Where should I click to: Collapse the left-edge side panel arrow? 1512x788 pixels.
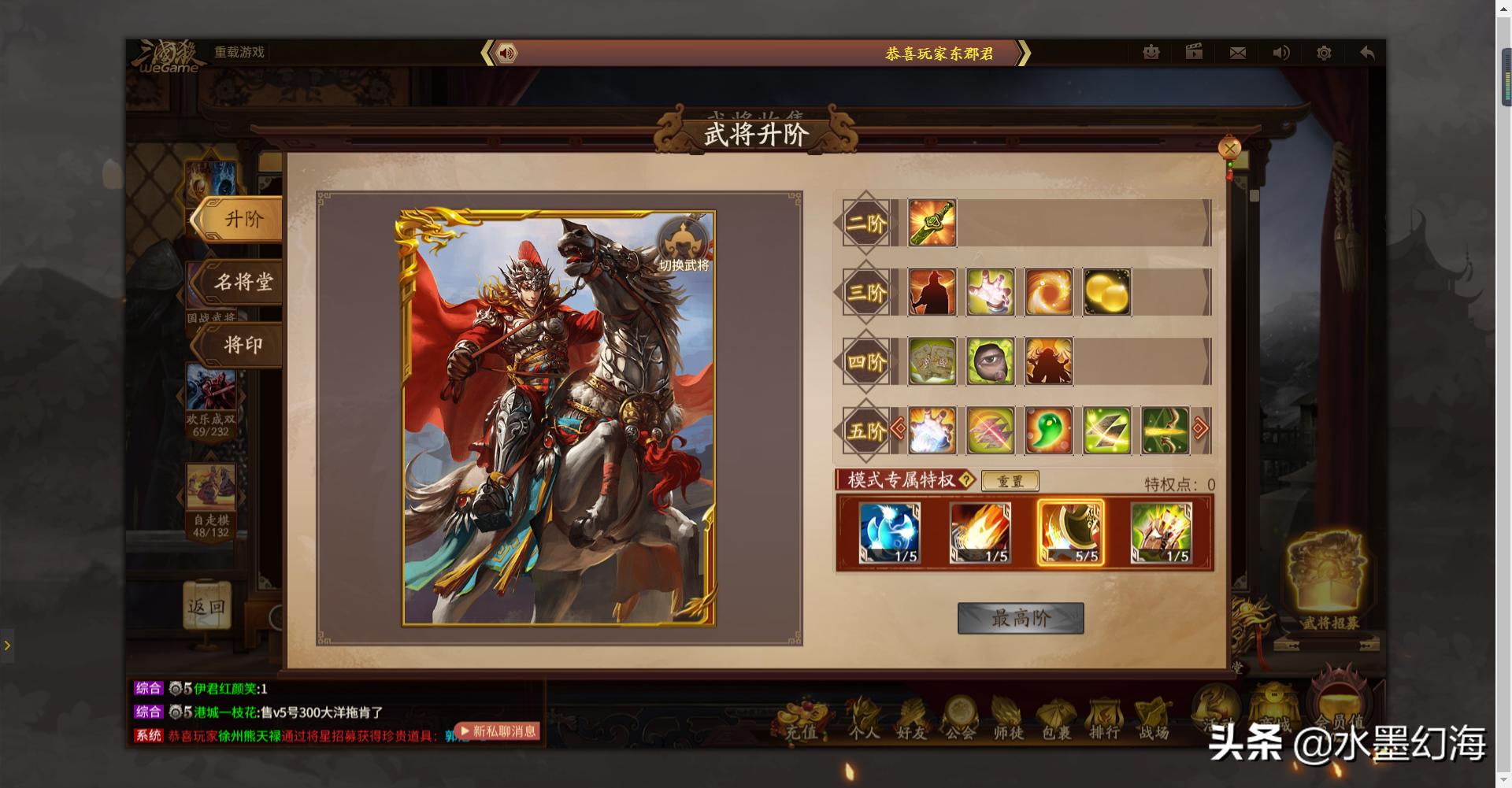(9, 646)
